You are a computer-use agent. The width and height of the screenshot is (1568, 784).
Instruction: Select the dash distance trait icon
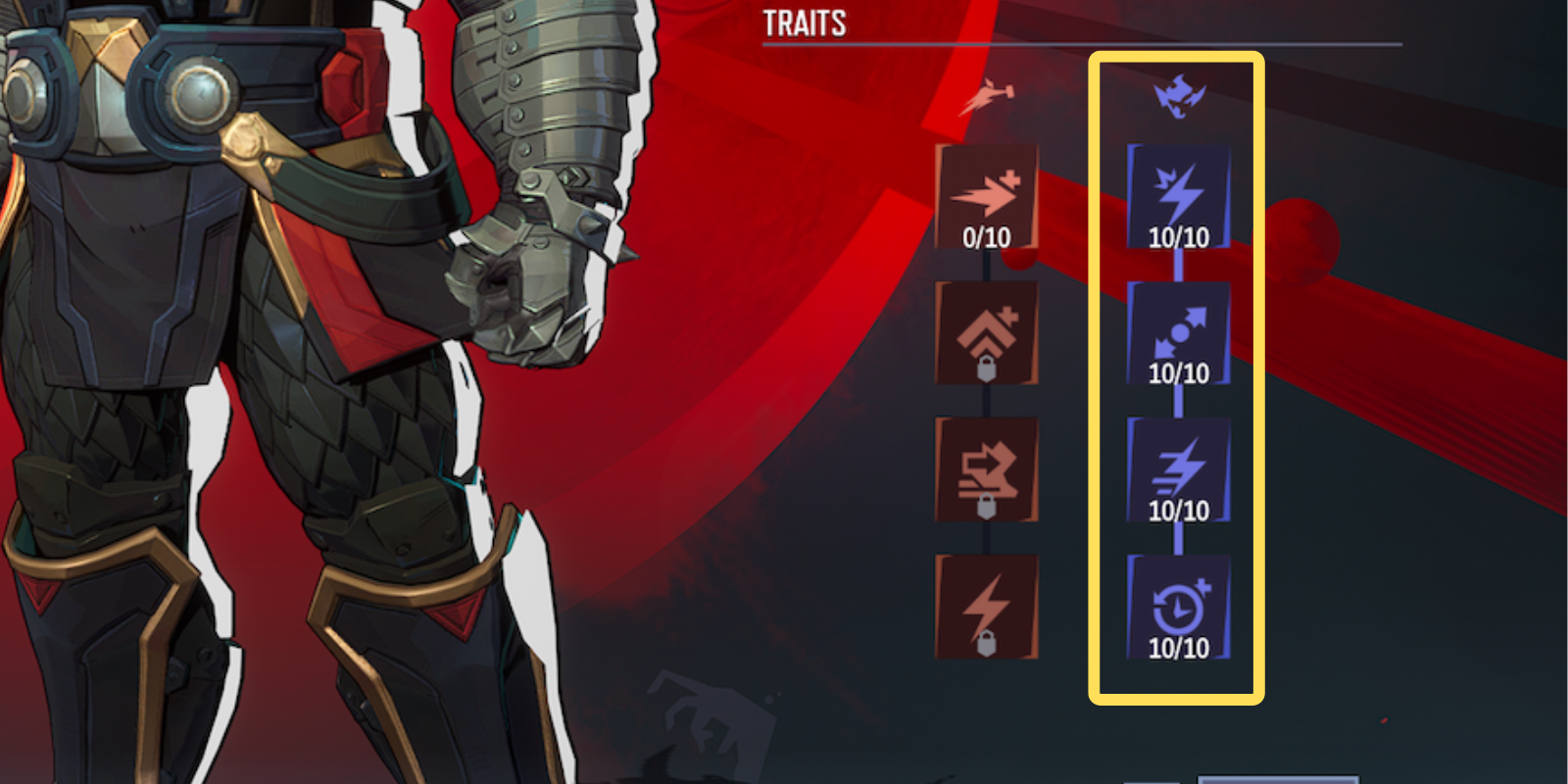(1181, 328)
